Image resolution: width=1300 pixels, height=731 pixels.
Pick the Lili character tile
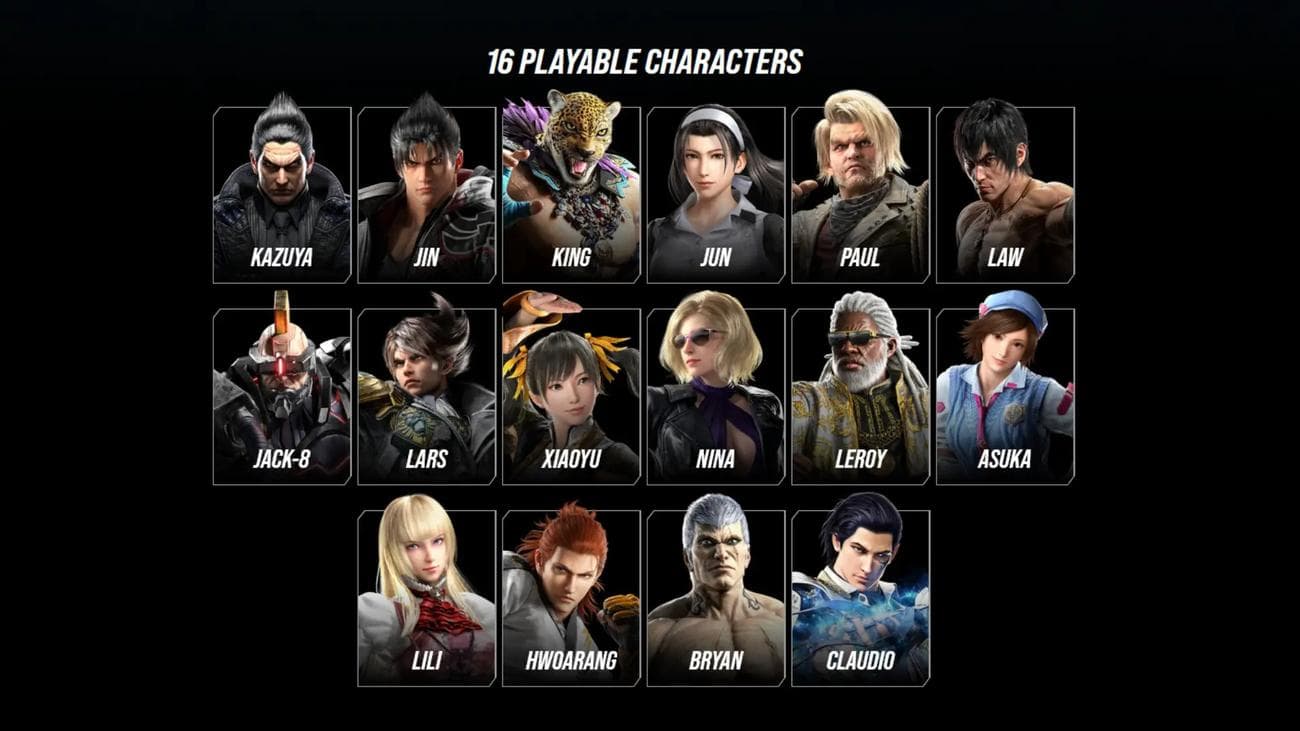click(x=427, y=598)
